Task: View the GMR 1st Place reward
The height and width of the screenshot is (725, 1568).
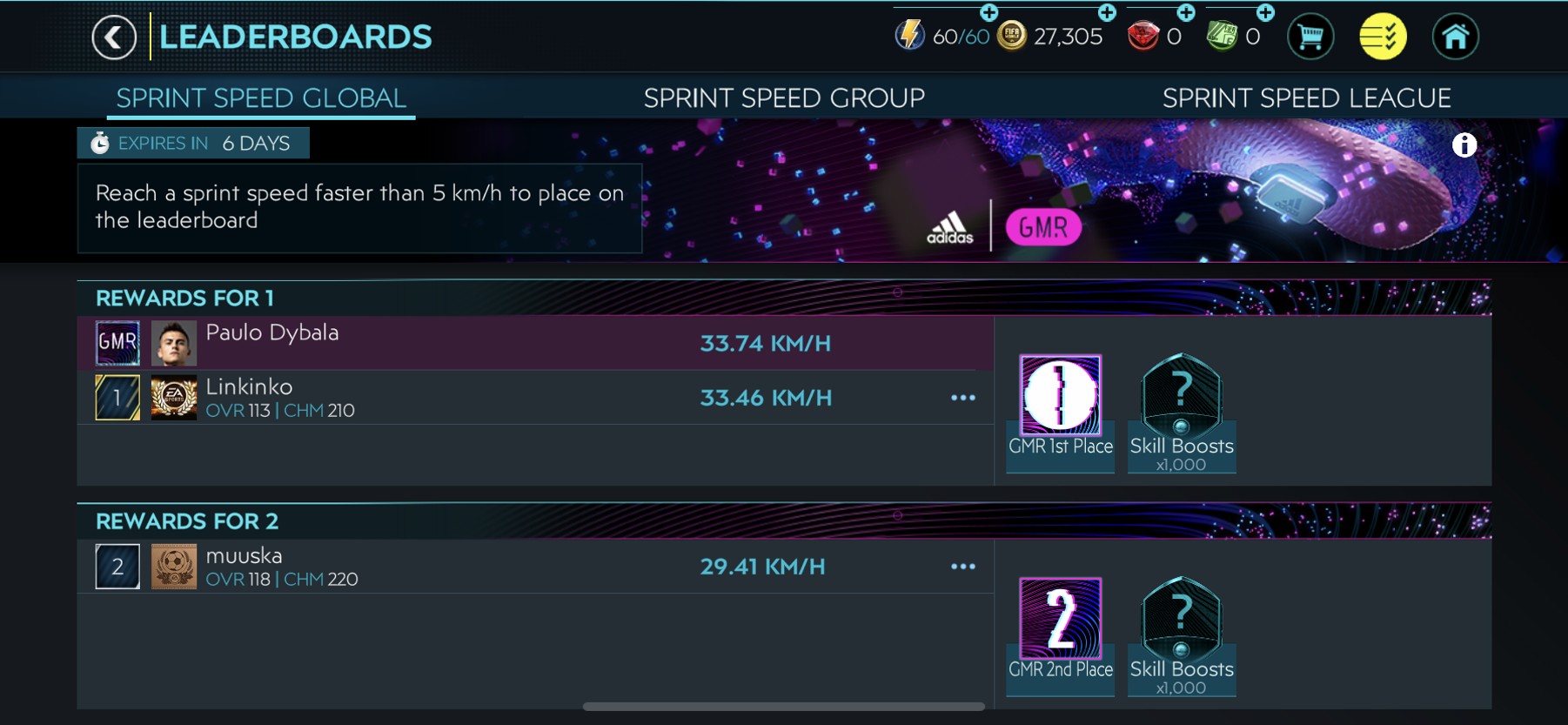Action: click(x=1060, y=396)
